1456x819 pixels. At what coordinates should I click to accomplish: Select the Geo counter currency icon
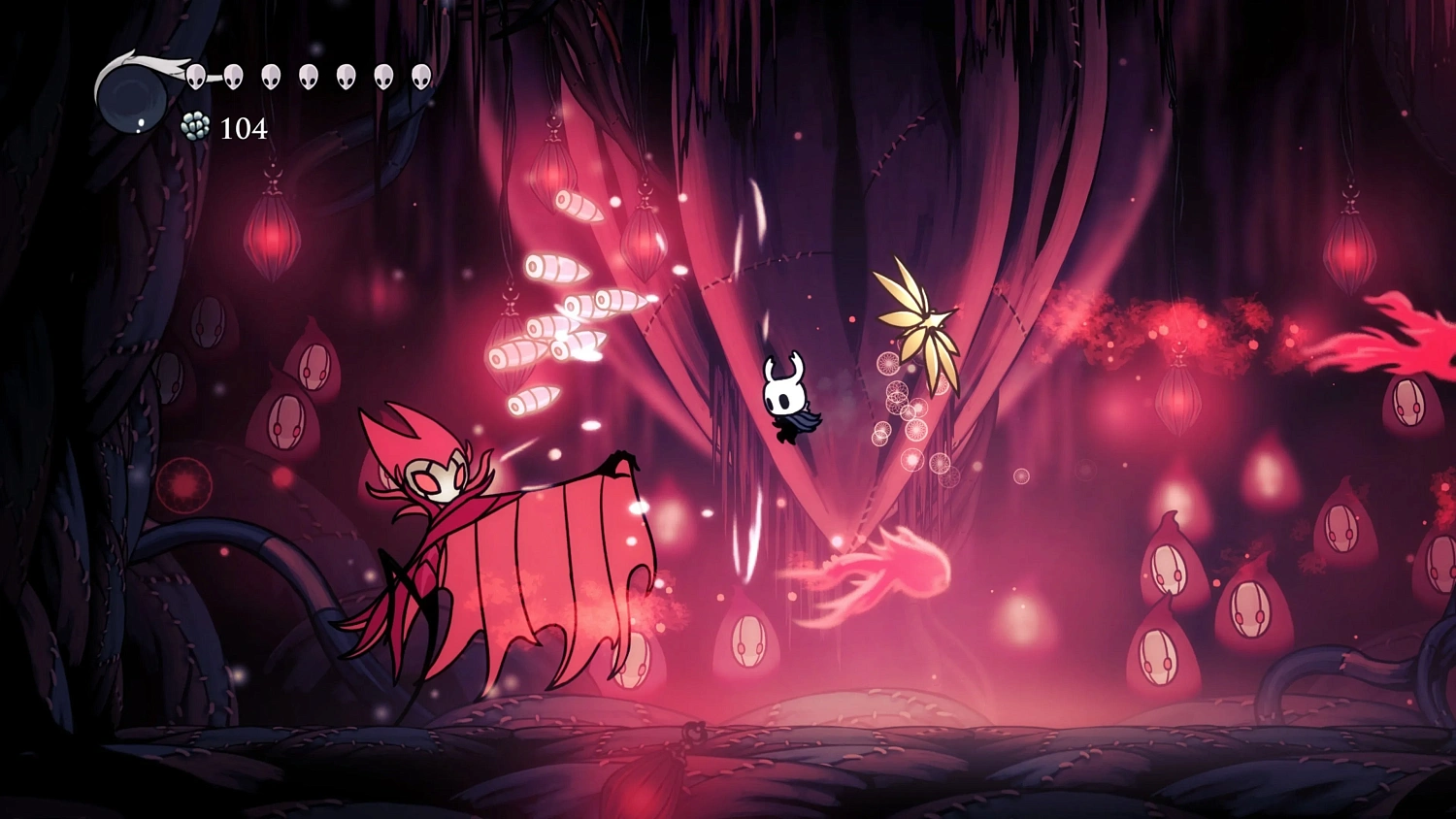193,127
